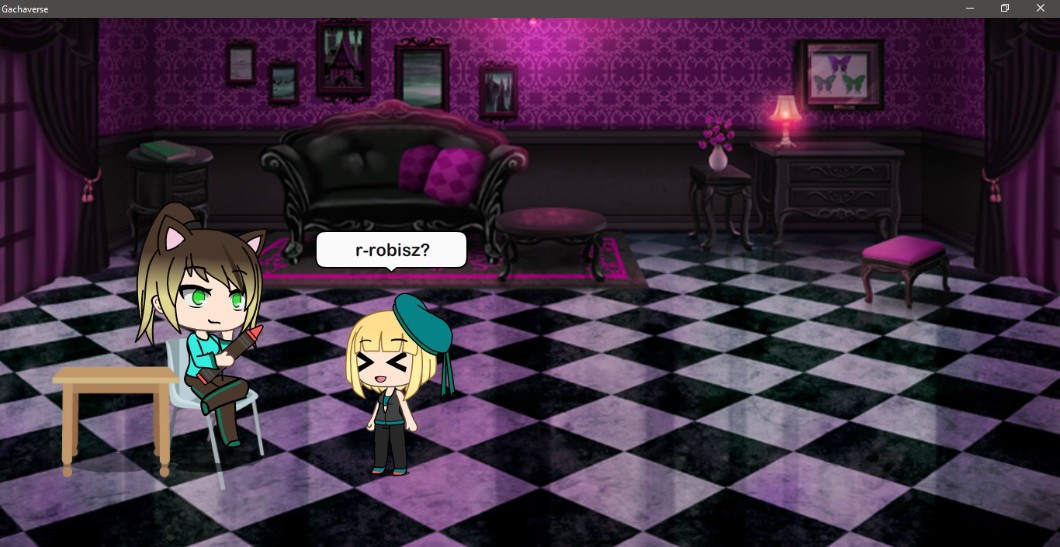Screen dimensions: 1060x547
Task: Minimize the Gachaverse window
Action: pos(969,8)
